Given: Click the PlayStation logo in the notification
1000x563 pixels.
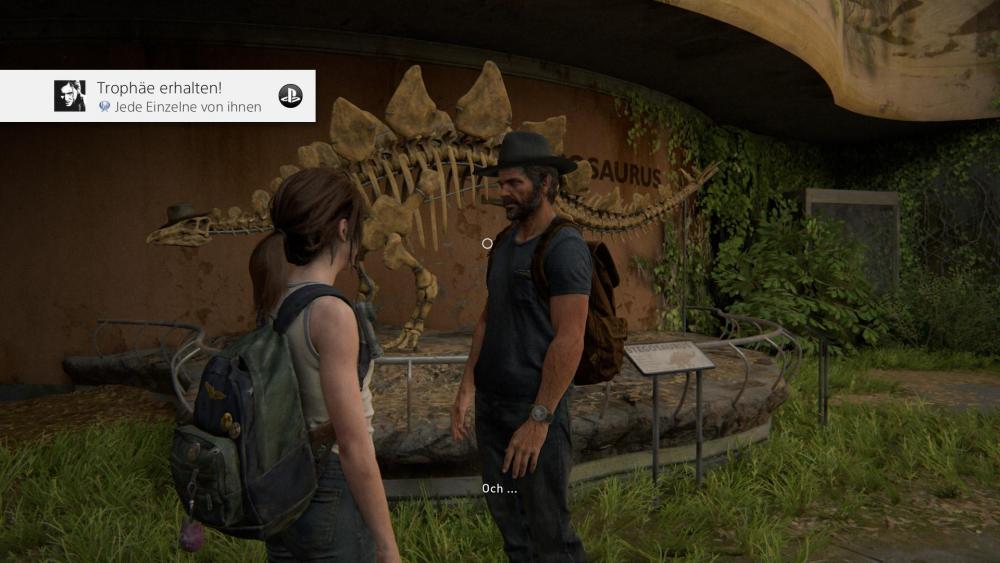Looking at the screenshot, I should click(290, 96).
